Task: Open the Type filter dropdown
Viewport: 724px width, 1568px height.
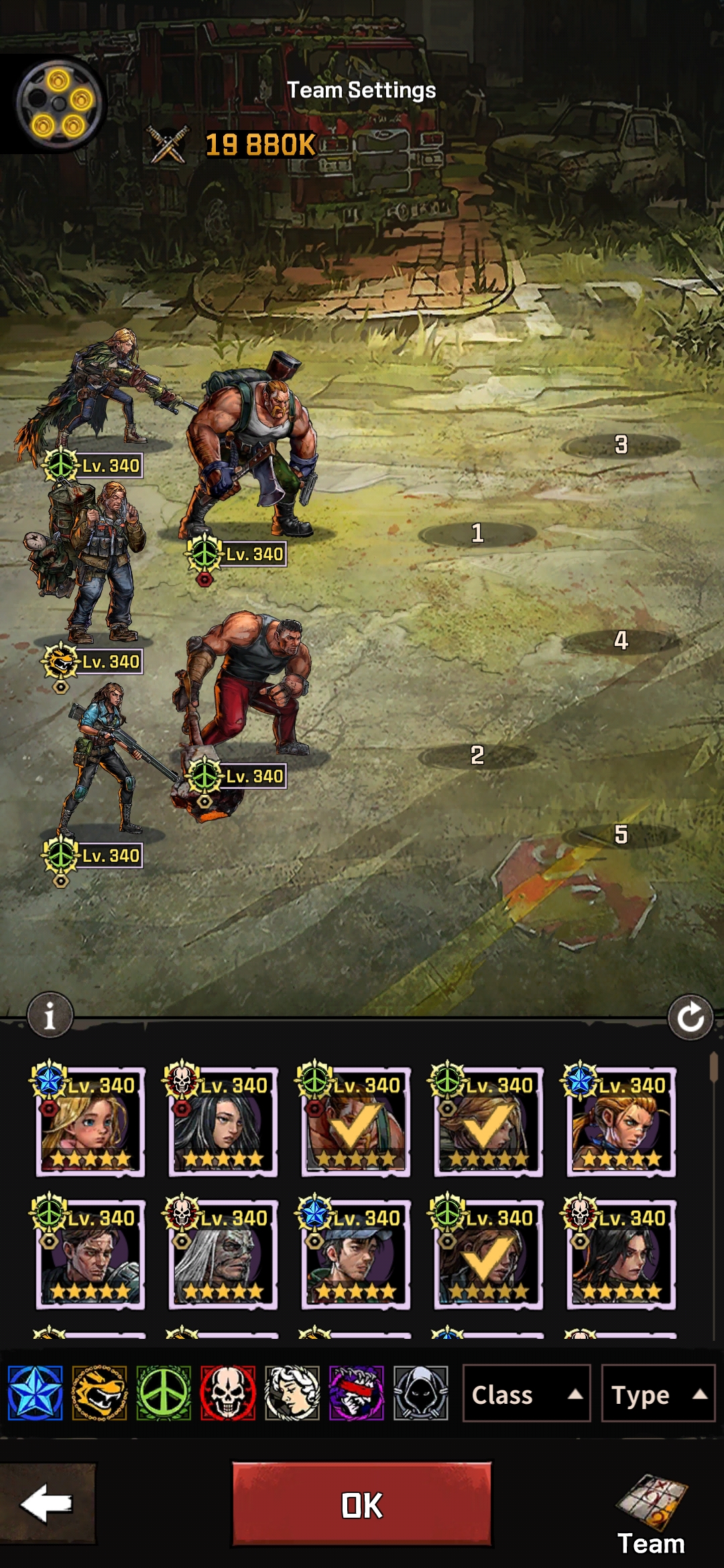Action: 658,1394
